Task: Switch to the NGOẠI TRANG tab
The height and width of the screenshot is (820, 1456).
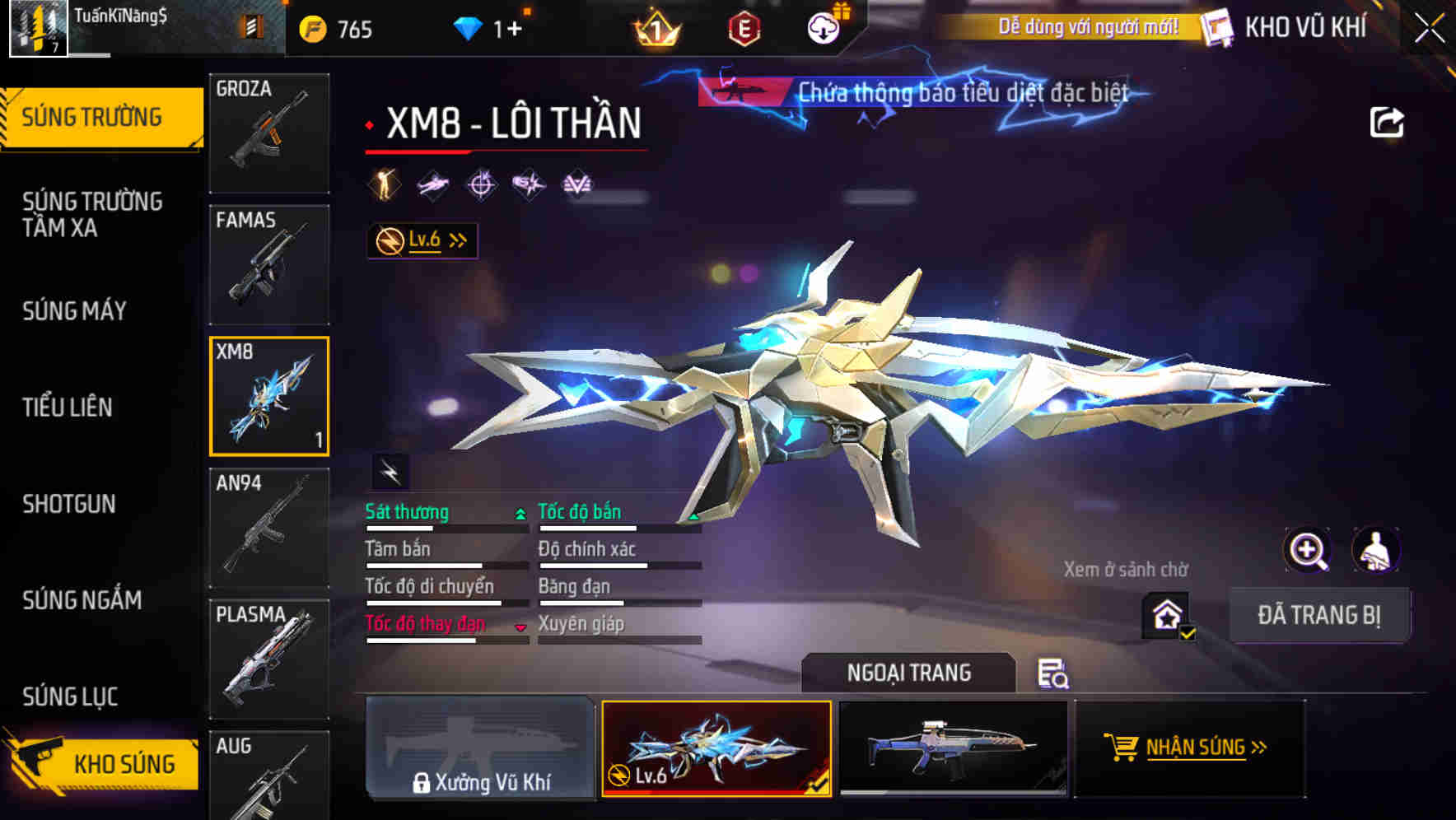Action: tap(909, 673)
